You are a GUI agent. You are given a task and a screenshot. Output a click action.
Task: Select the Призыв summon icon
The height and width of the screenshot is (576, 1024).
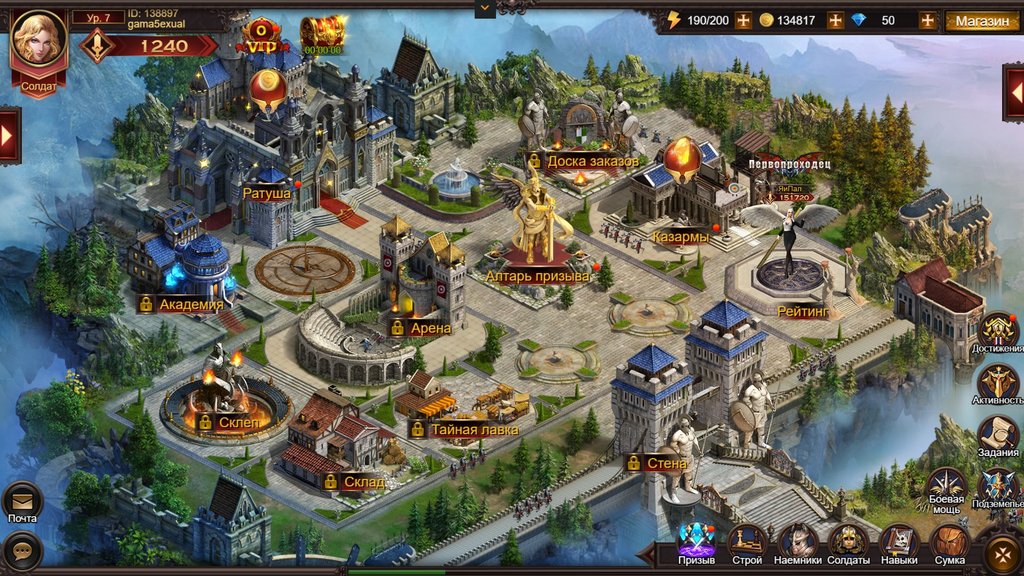tap(697, 541)
